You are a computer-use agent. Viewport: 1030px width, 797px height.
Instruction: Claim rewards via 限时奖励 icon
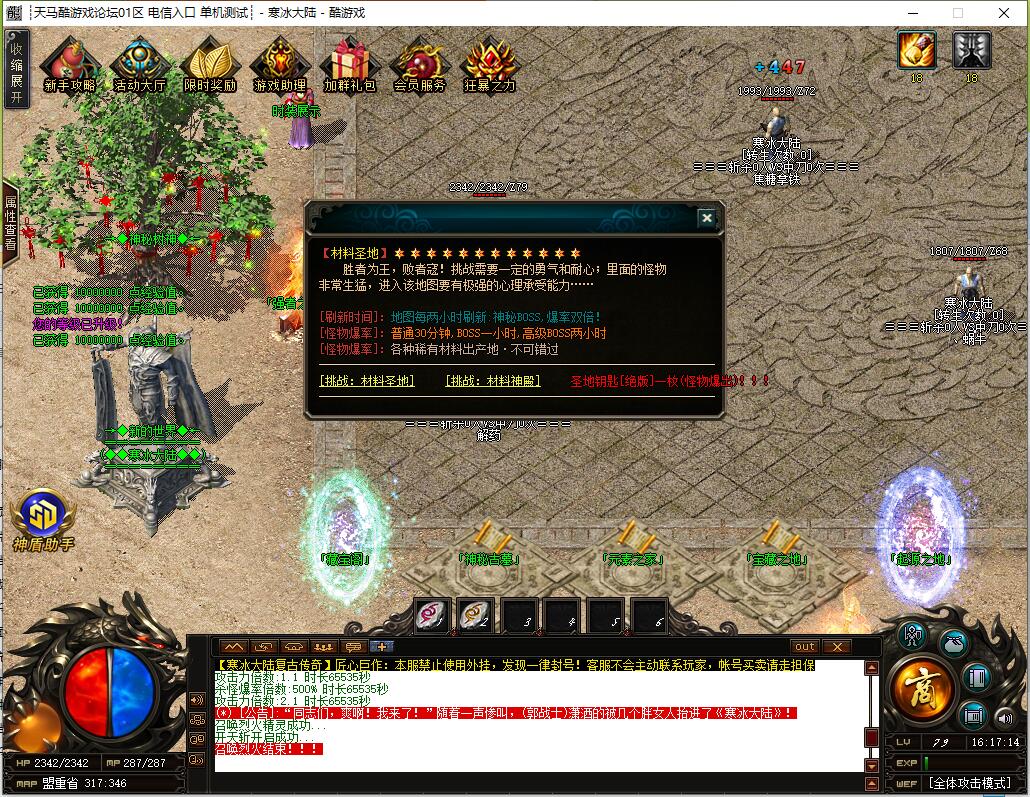210,66
